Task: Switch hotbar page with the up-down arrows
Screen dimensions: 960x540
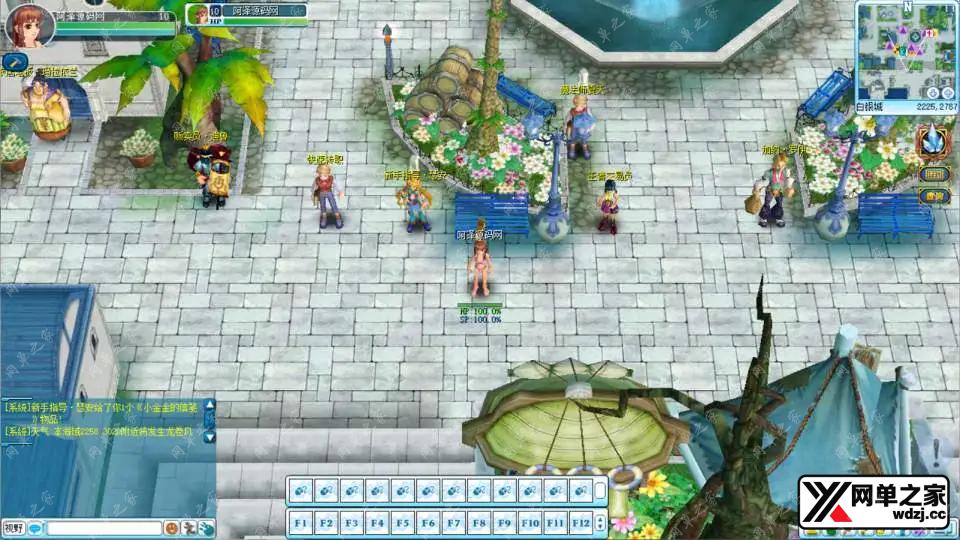Action: point(600,522)
